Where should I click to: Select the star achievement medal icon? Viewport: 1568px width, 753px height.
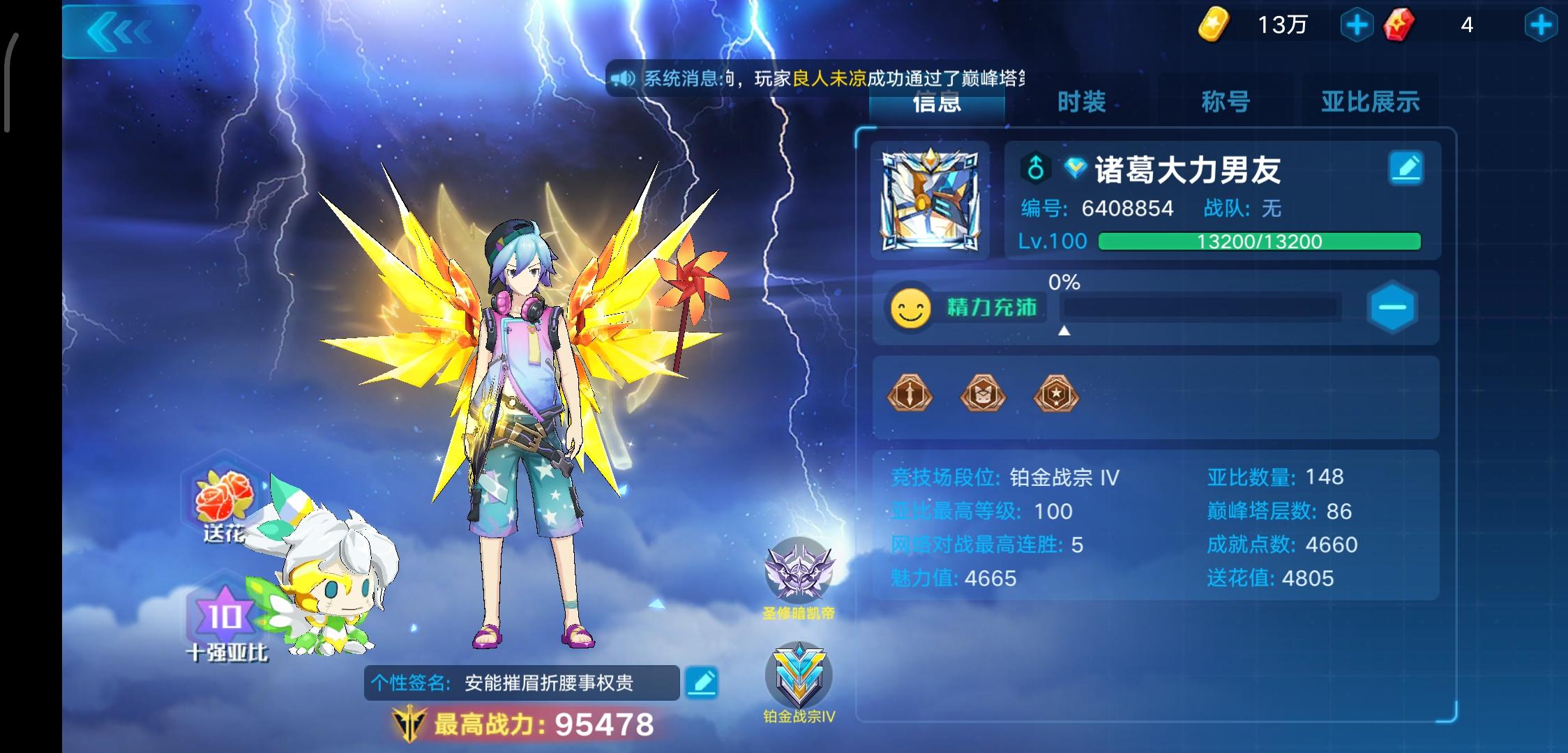(1057, 396)
